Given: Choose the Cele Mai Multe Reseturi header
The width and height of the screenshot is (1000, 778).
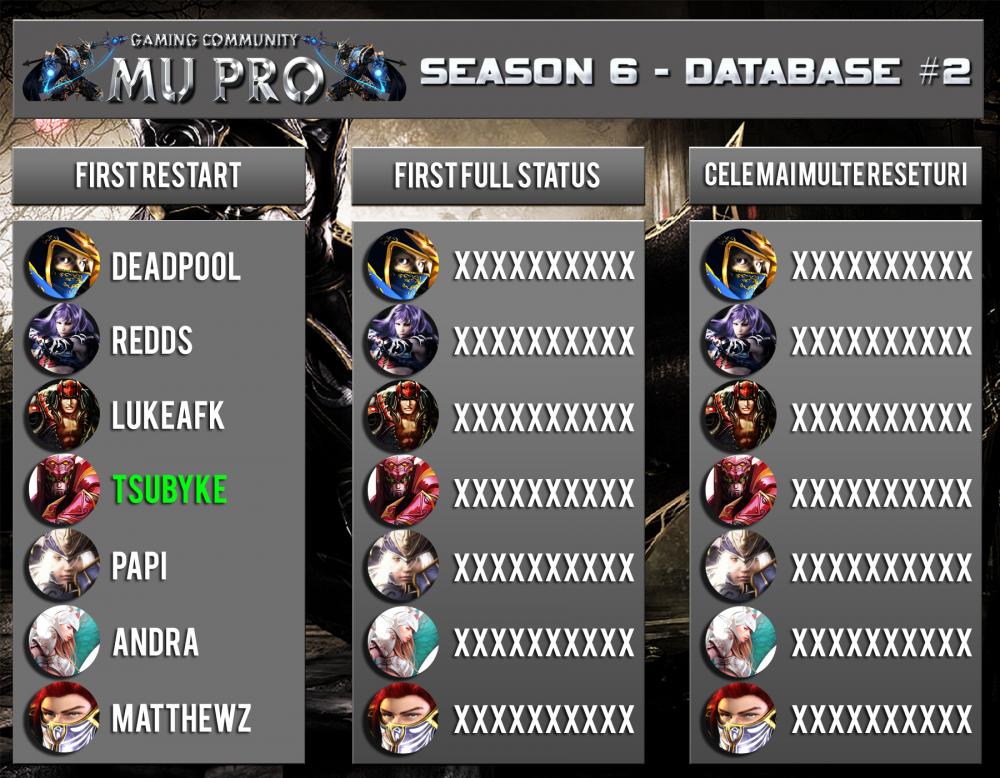Looking at the screenshot, I should tap(835, 176).
